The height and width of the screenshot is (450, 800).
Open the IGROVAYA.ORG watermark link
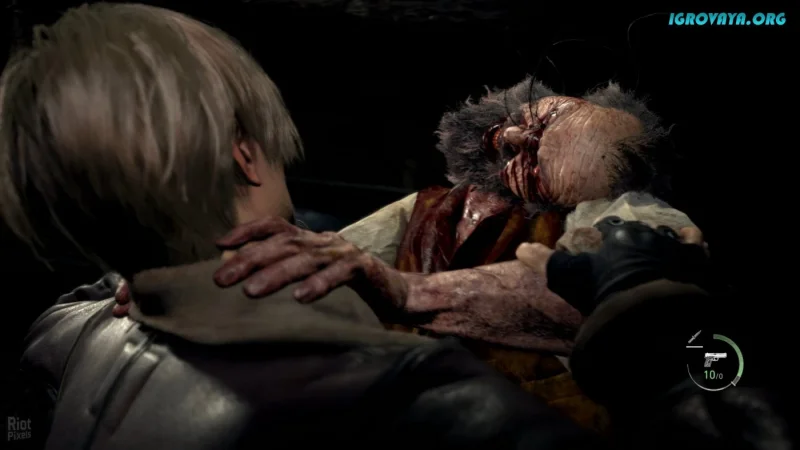point(727,18)
